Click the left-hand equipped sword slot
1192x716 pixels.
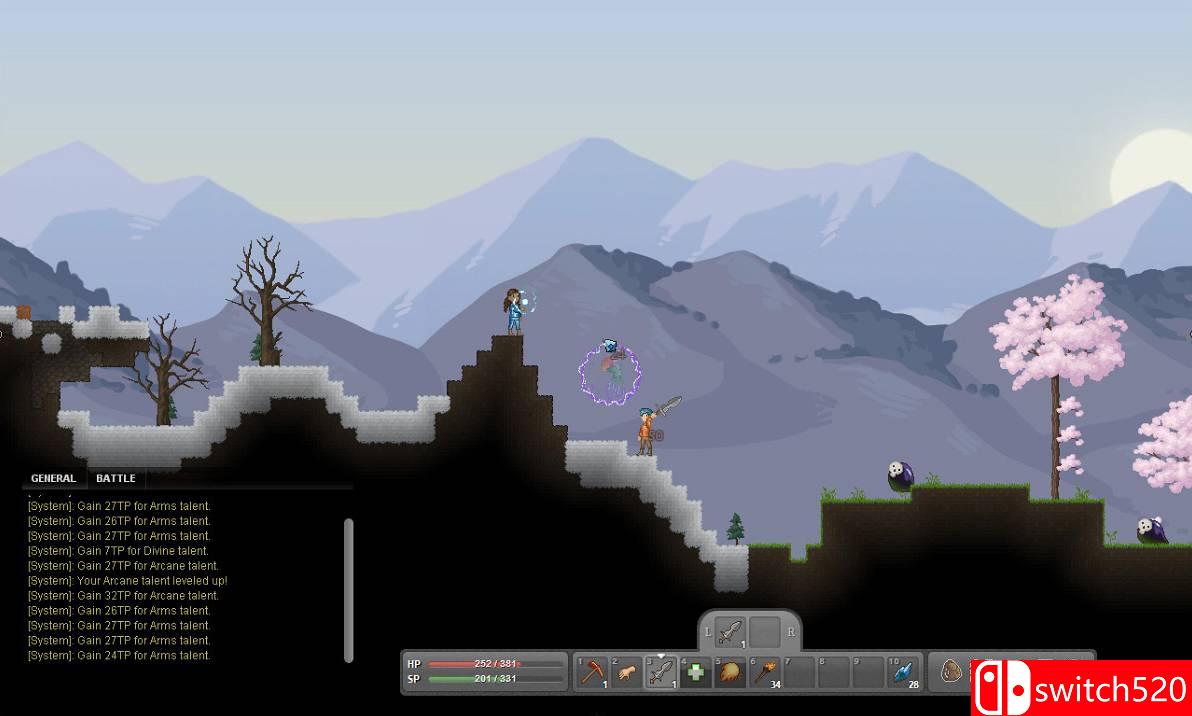pos(731,632)
